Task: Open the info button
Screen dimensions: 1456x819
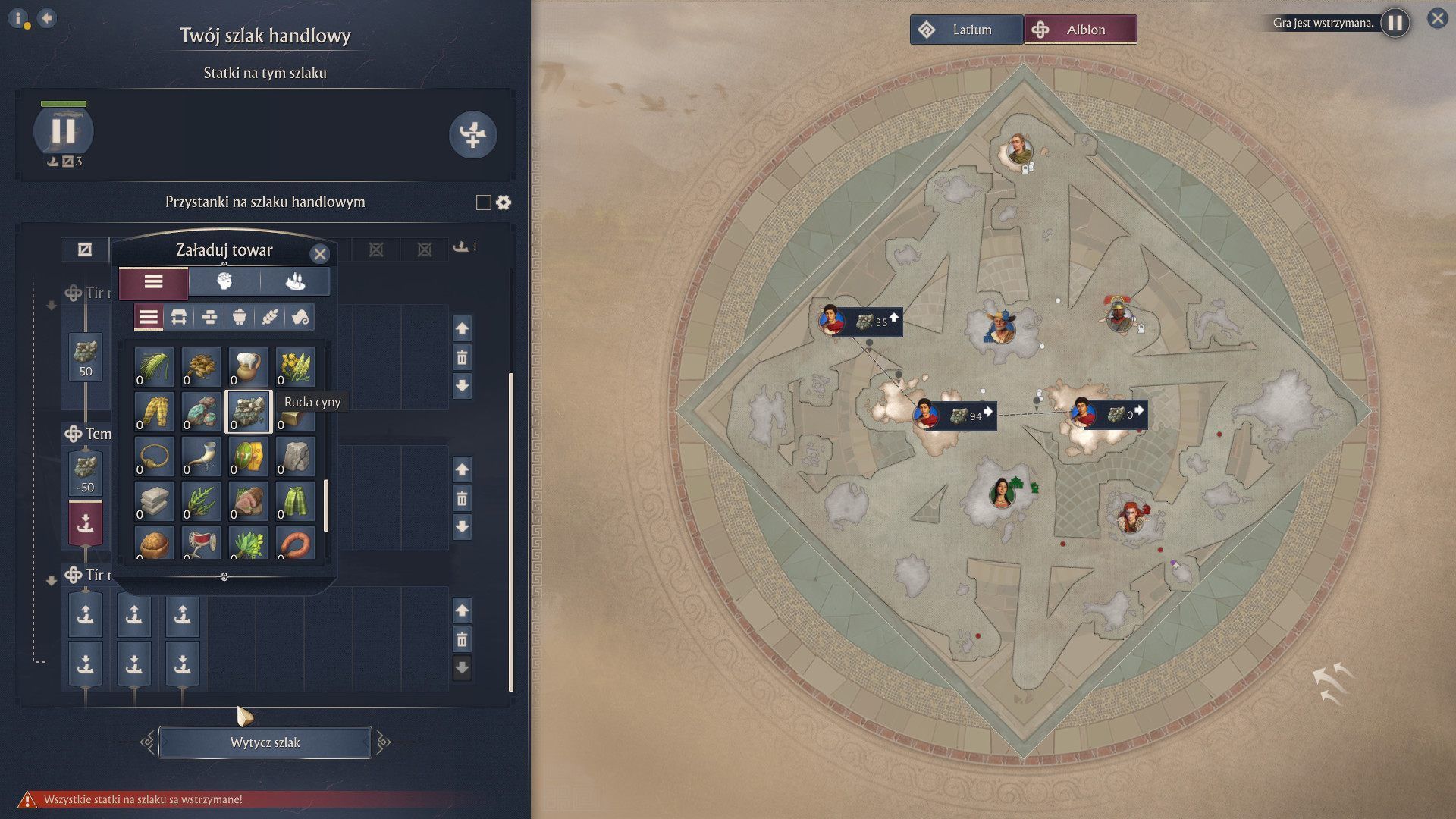Action: 19,18
